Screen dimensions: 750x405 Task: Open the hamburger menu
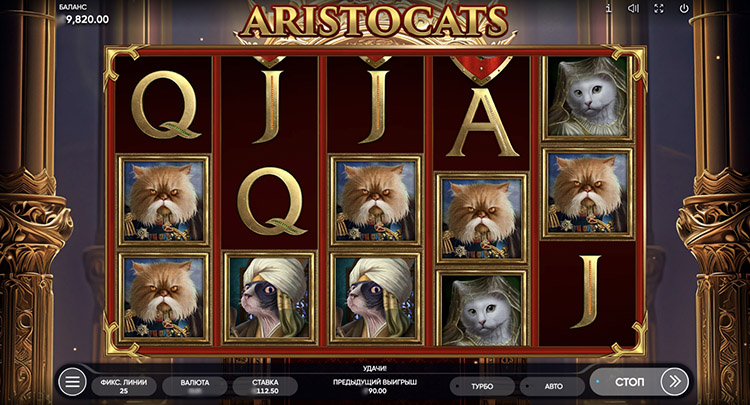click(x=72, y=382)
